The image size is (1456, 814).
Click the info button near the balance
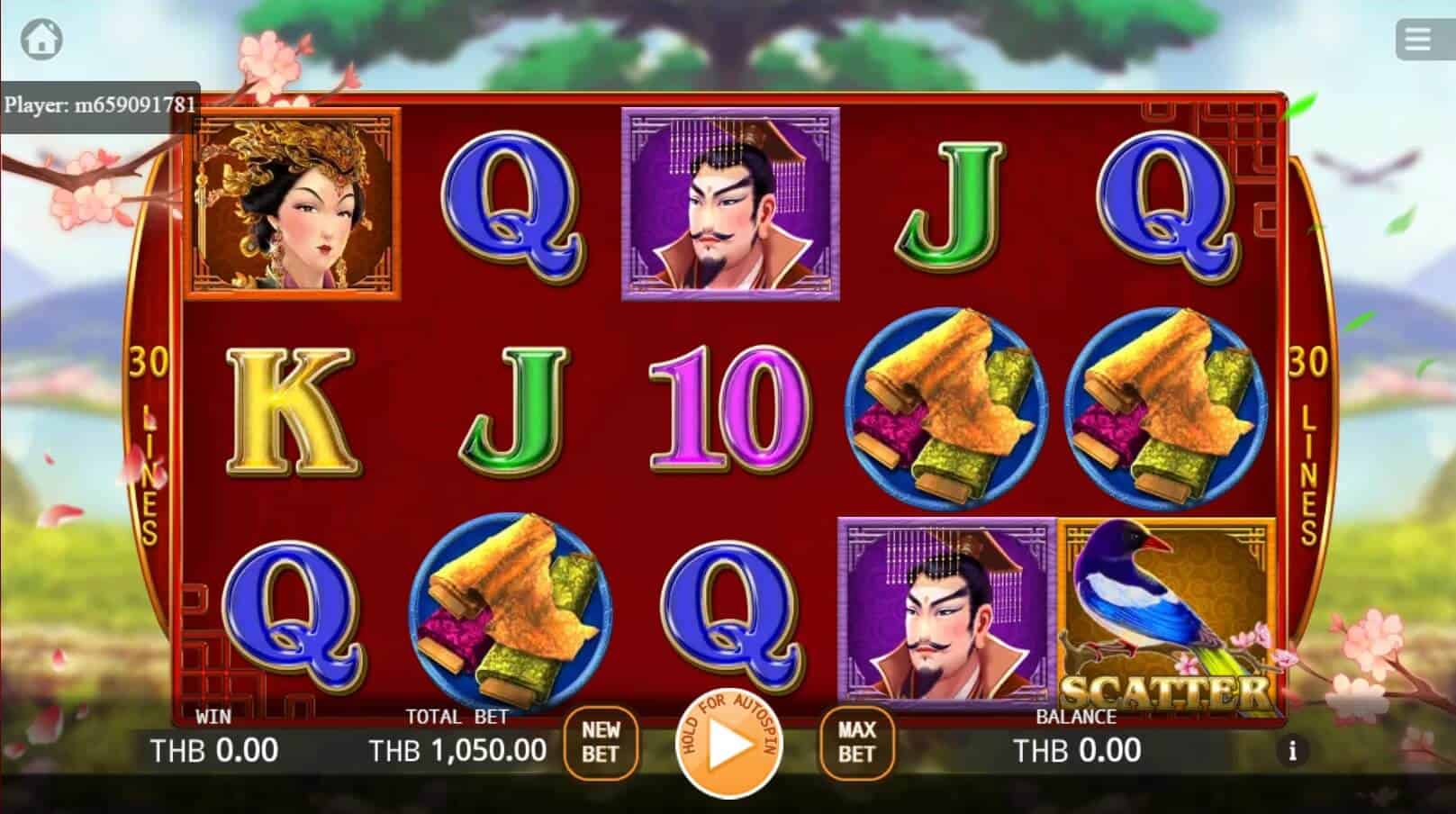point(1294,748)
